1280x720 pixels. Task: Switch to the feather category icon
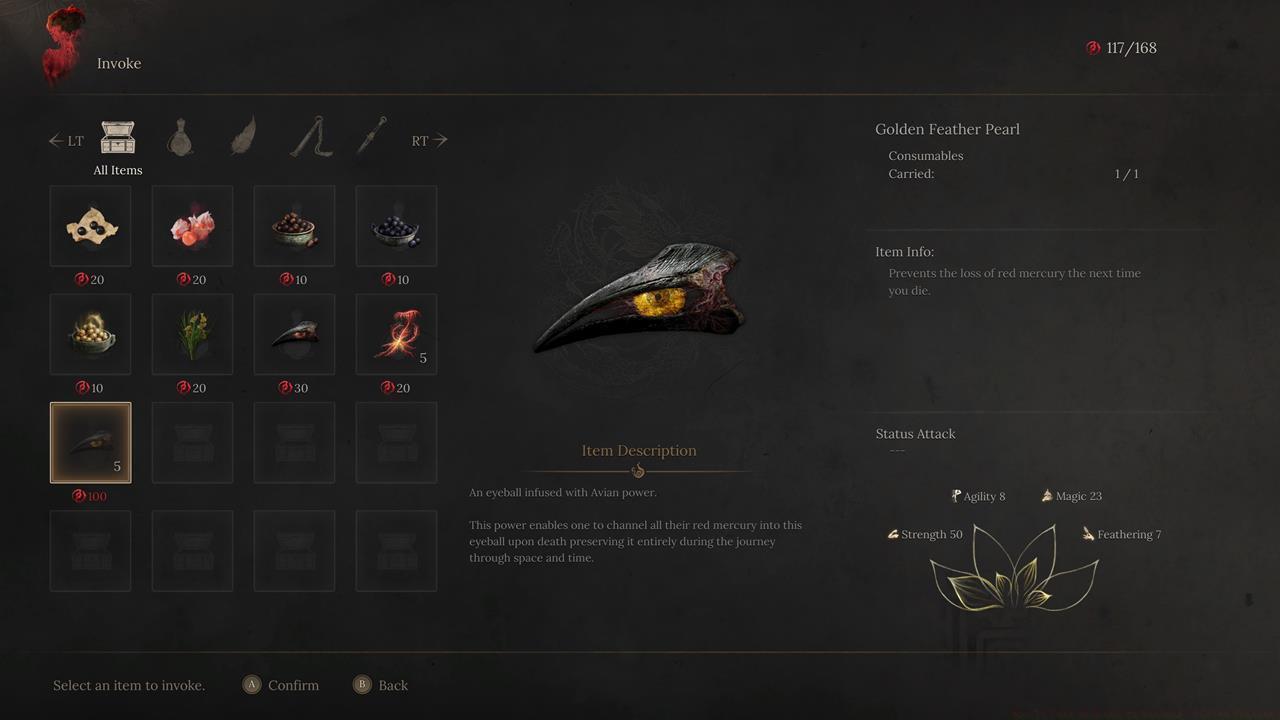coord(243,137)
